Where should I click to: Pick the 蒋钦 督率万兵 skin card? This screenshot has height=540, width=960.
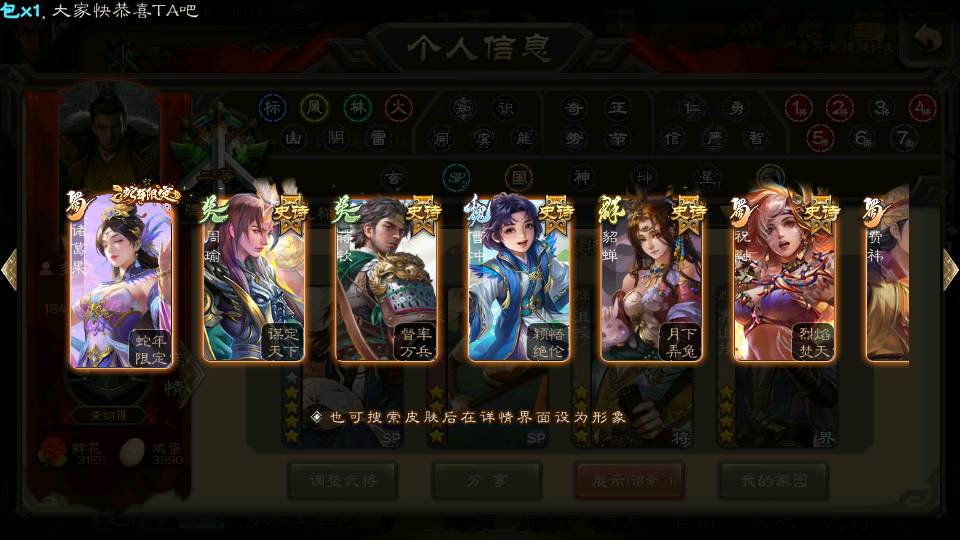(387, 278)
